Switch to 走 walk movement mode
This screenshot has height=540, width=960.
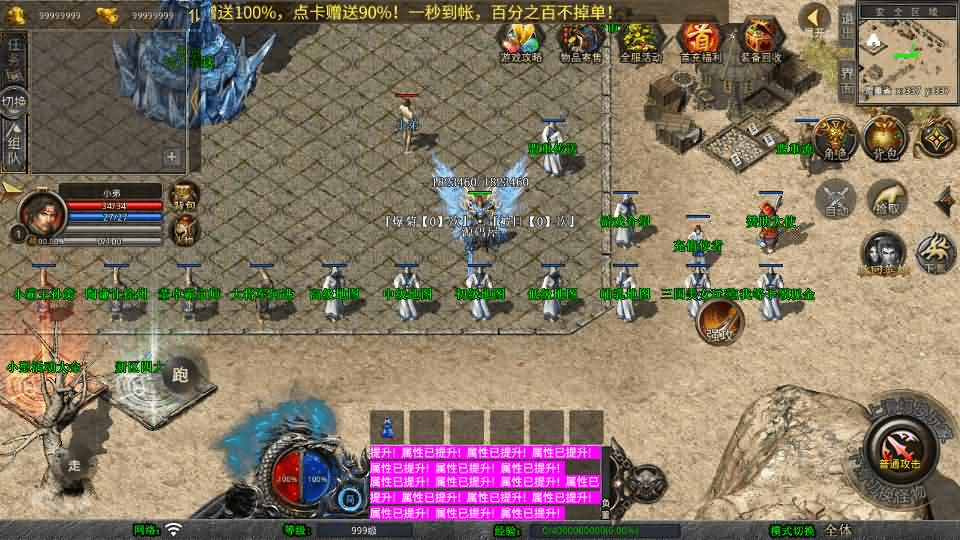click(75, 463)
